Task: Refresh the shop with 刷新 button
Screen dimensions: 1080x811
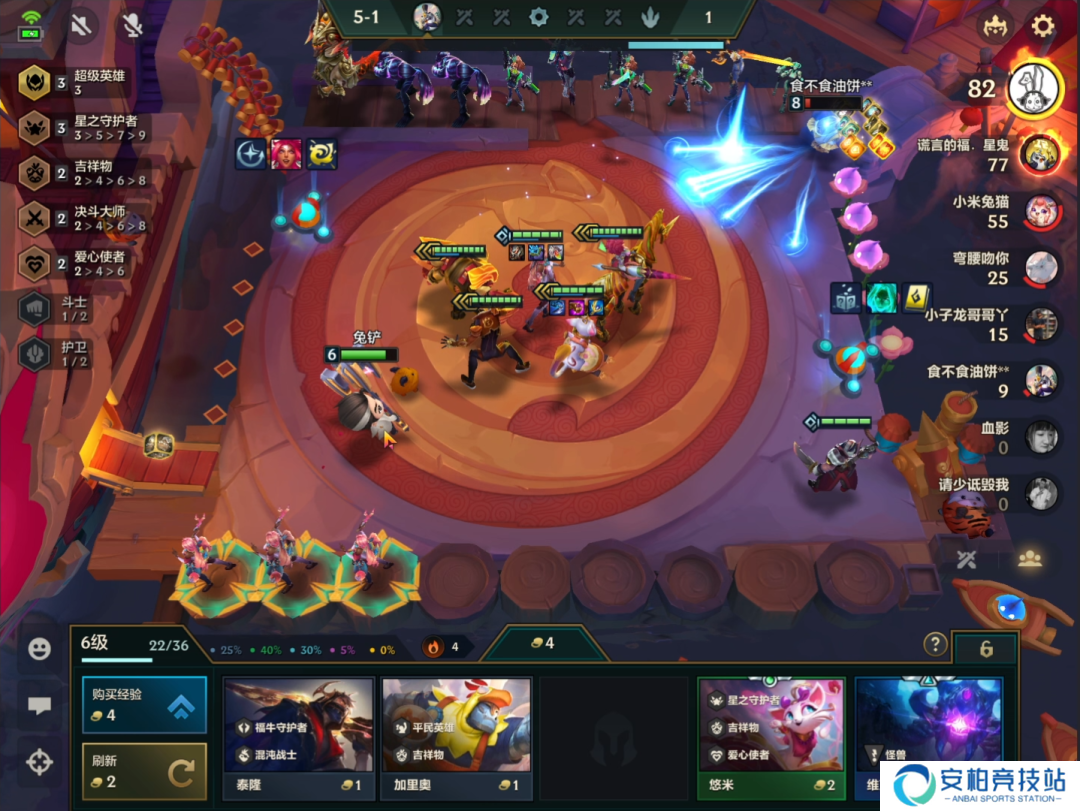Action: tap(144, 771)
